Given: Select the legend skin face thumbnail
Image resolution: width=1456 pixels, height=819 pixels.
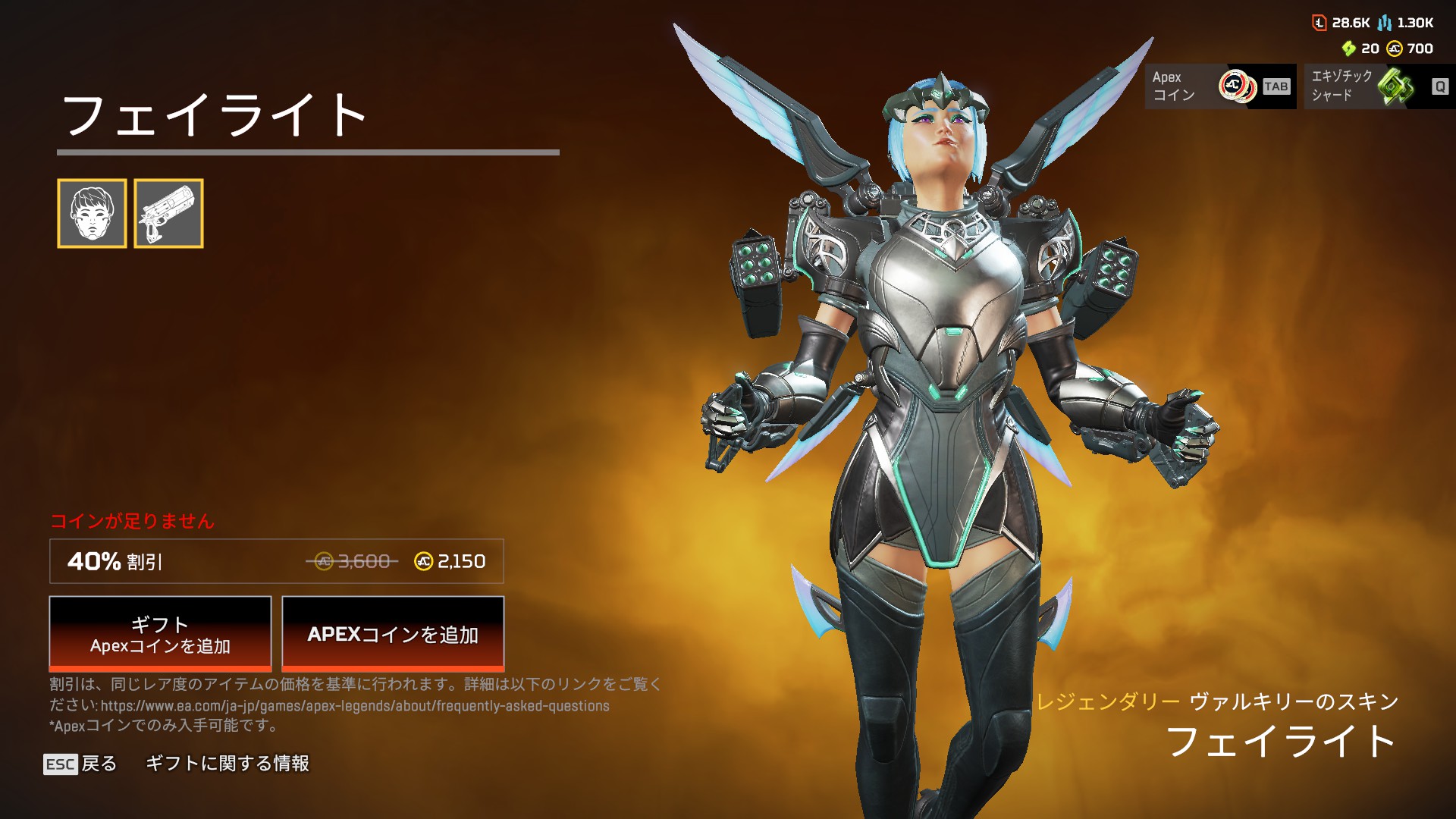Looking at the screenshot, I should click(x=92, y=213).
